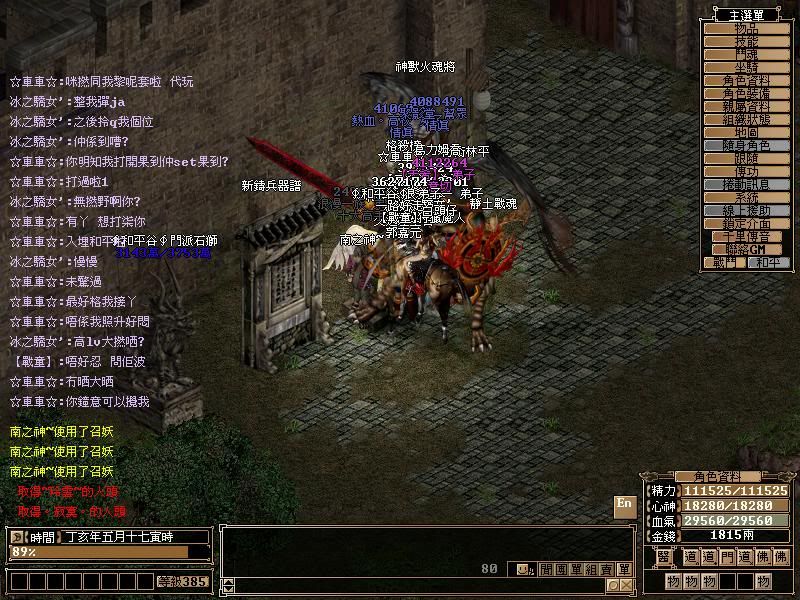This screenshot has height=600, width=800.
Task: Open the 系統 system menu
Action: pos(746,198)
